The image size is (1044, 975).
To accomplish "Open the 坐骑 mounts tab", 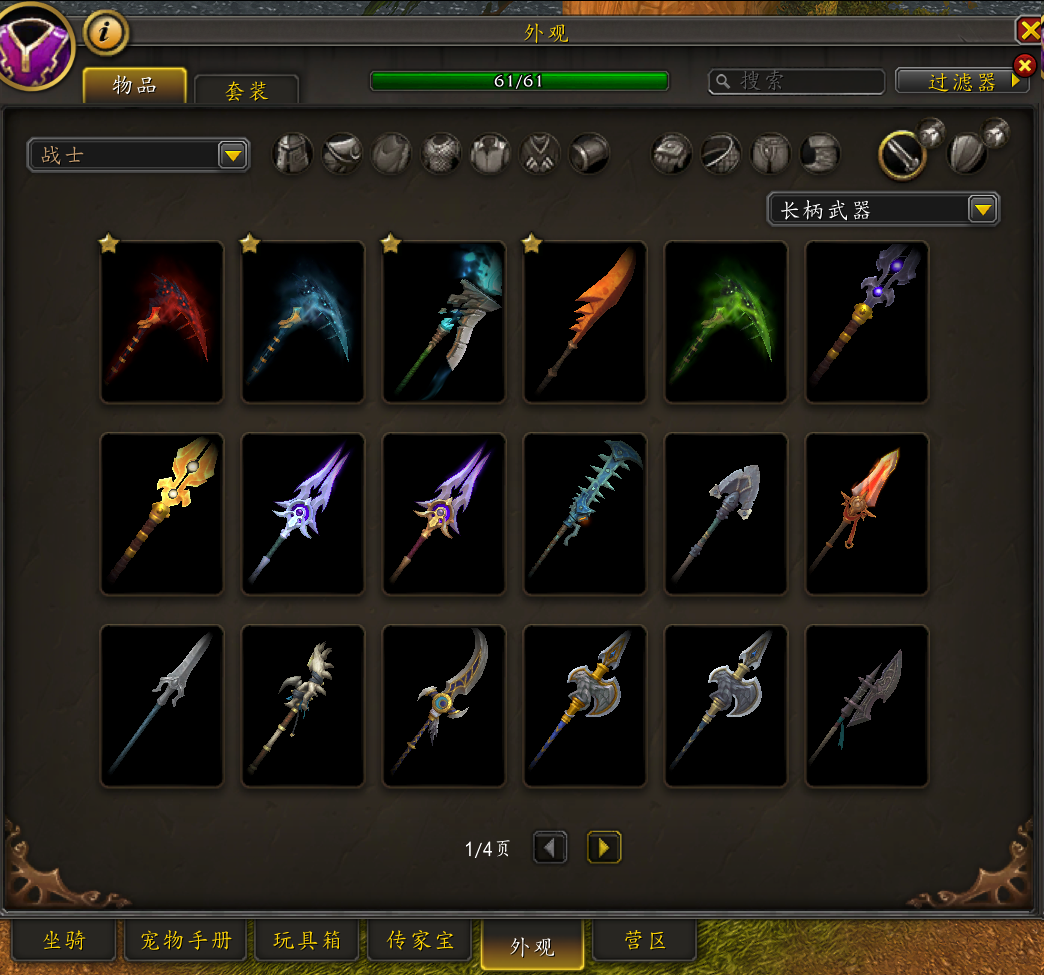I will (64, 941).
